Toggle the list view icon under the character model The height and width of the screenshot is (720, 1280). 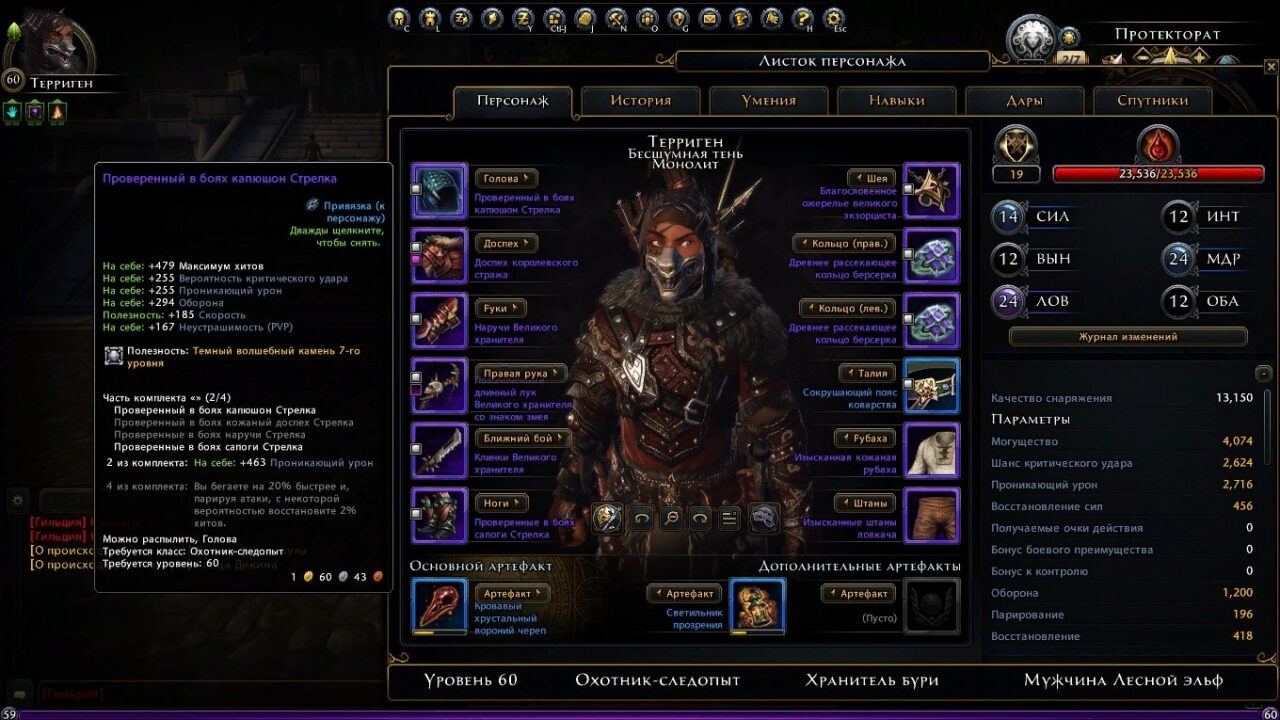730,517
